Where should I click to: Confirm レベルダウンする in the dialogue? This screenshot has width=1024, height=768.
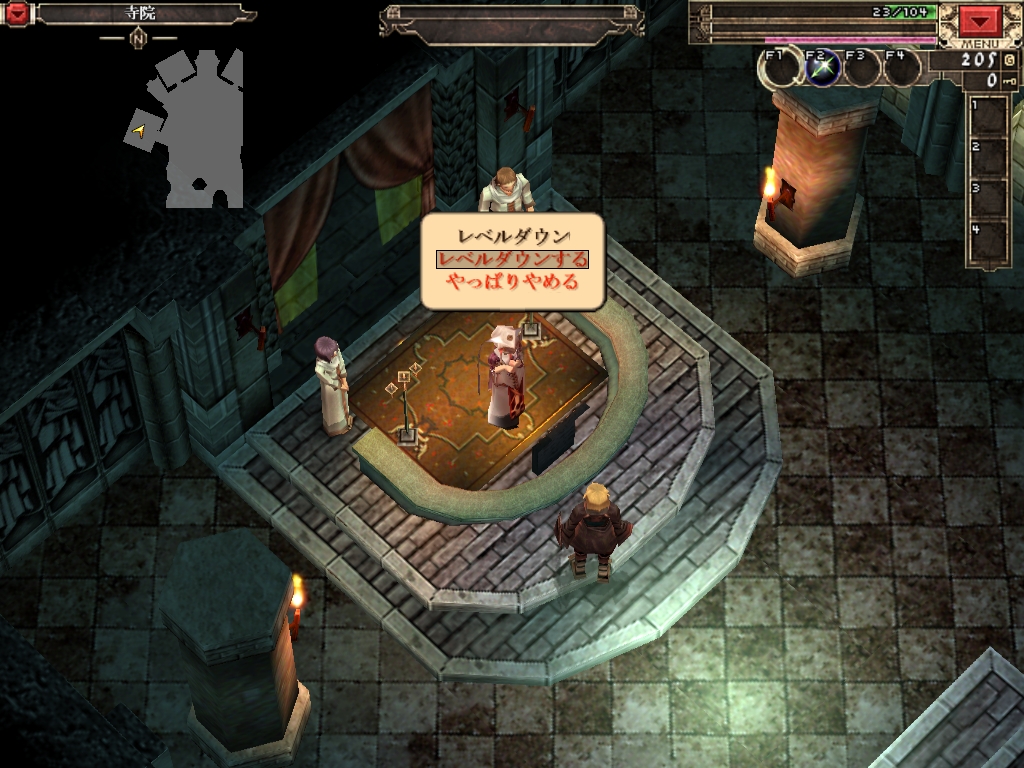coord(512,259)
